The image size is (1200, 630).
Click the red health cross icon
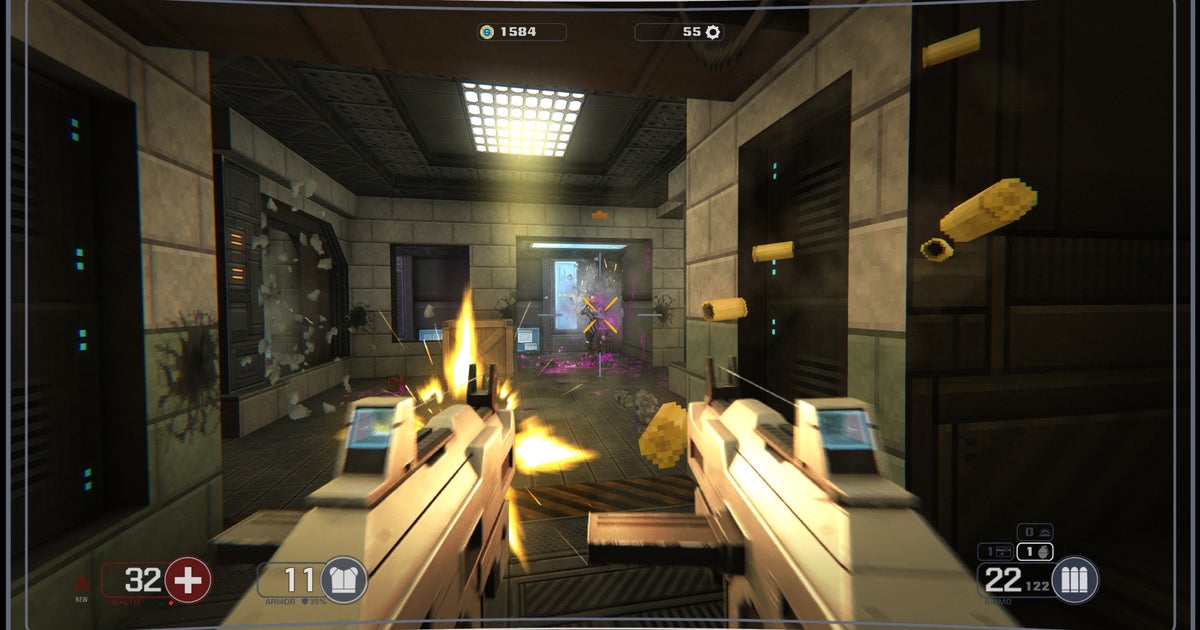pyautogui.click(x=187, y=581)
